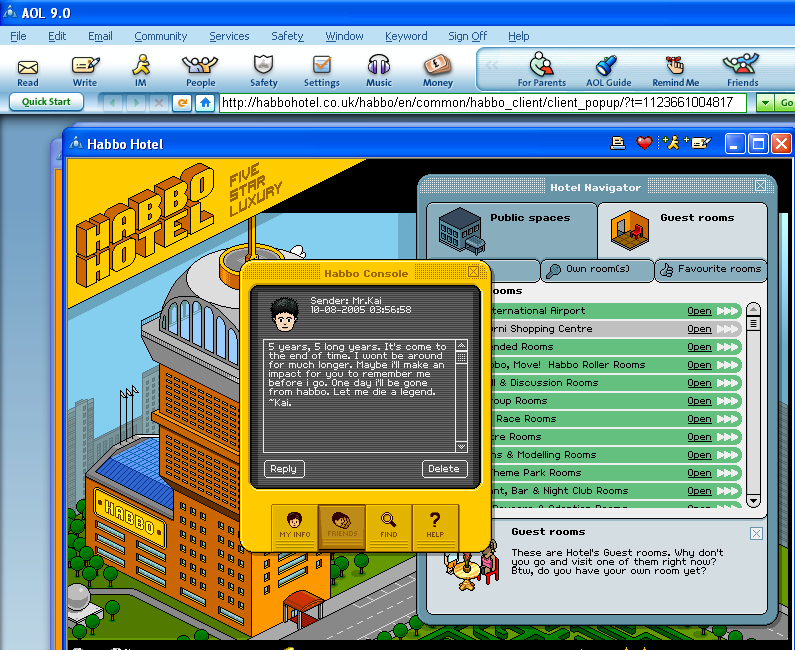Screen dimensions: 795x650
Task: View Favourite rooms
Action: (x=711, y=269)
